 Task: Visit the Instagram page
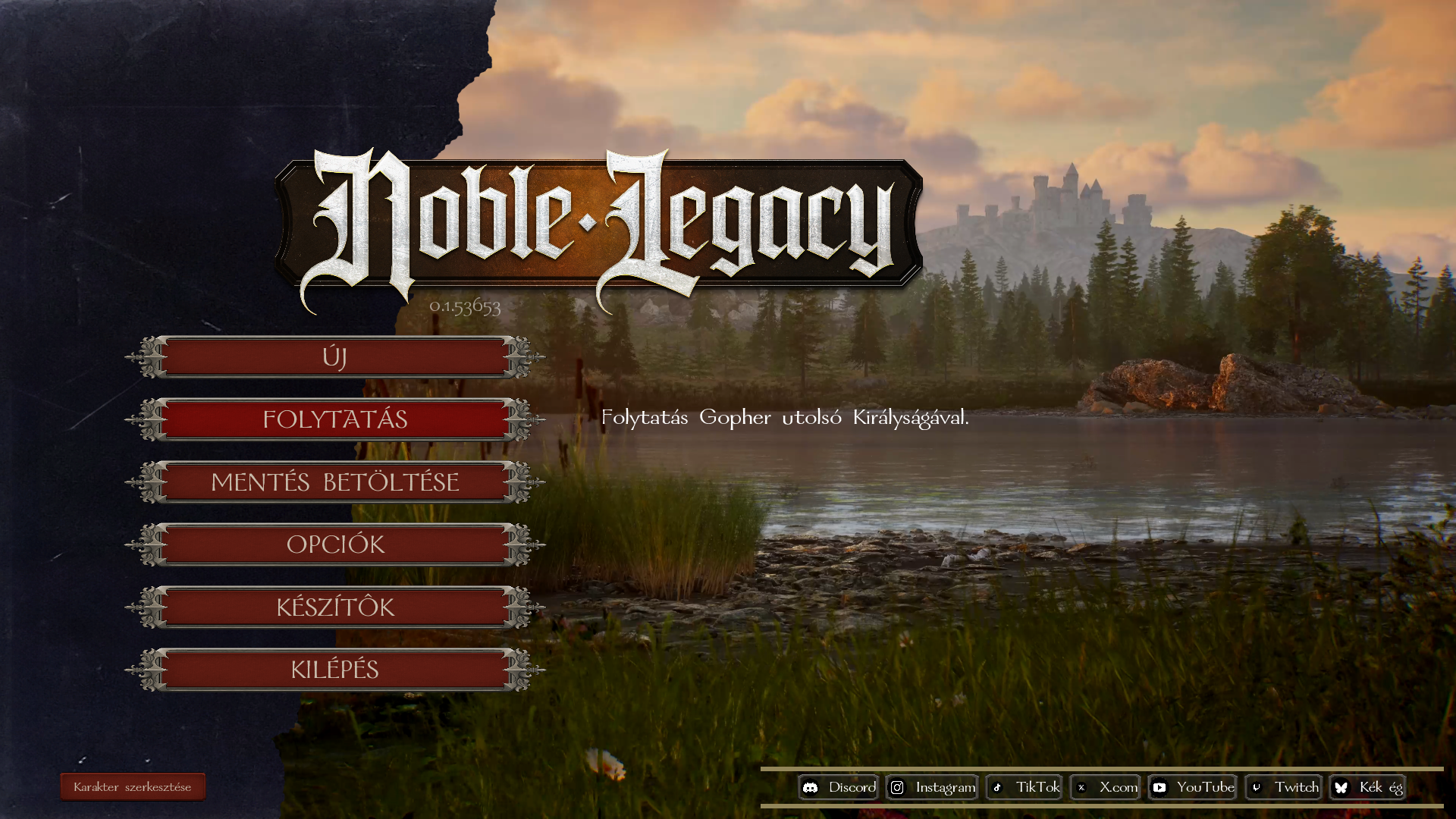(932, 787)
